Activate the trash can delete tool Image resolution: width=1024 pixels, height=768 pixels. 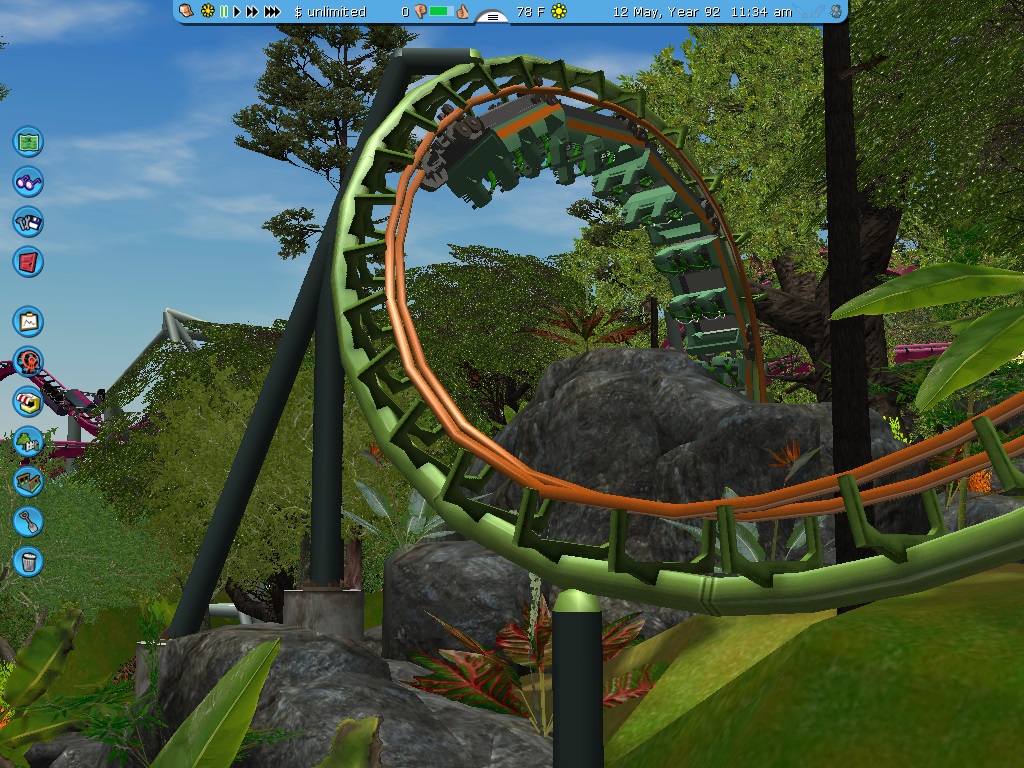click(28, 560)
